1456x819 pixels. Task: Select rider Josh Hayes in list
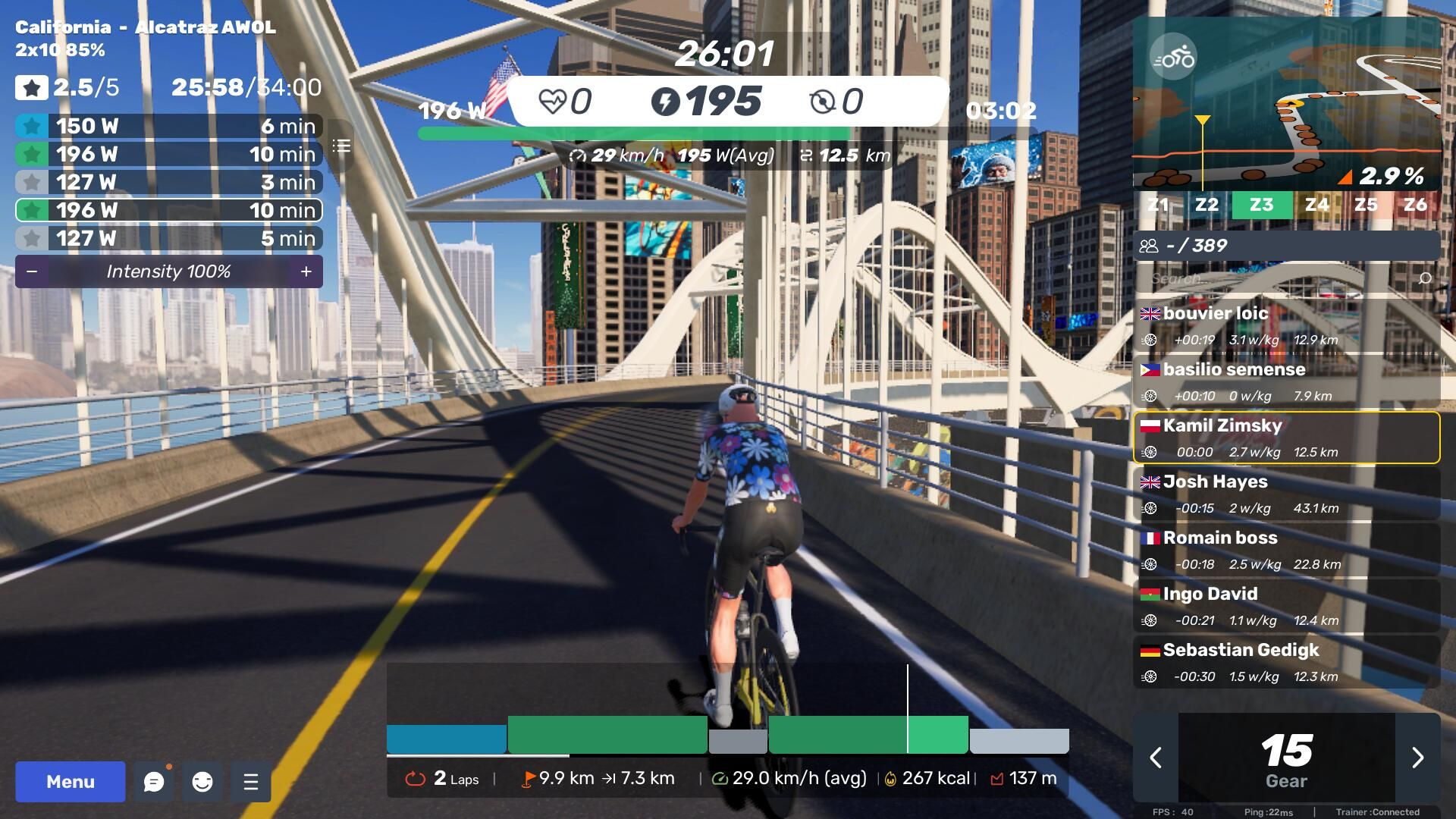(x=1286, y=494)
